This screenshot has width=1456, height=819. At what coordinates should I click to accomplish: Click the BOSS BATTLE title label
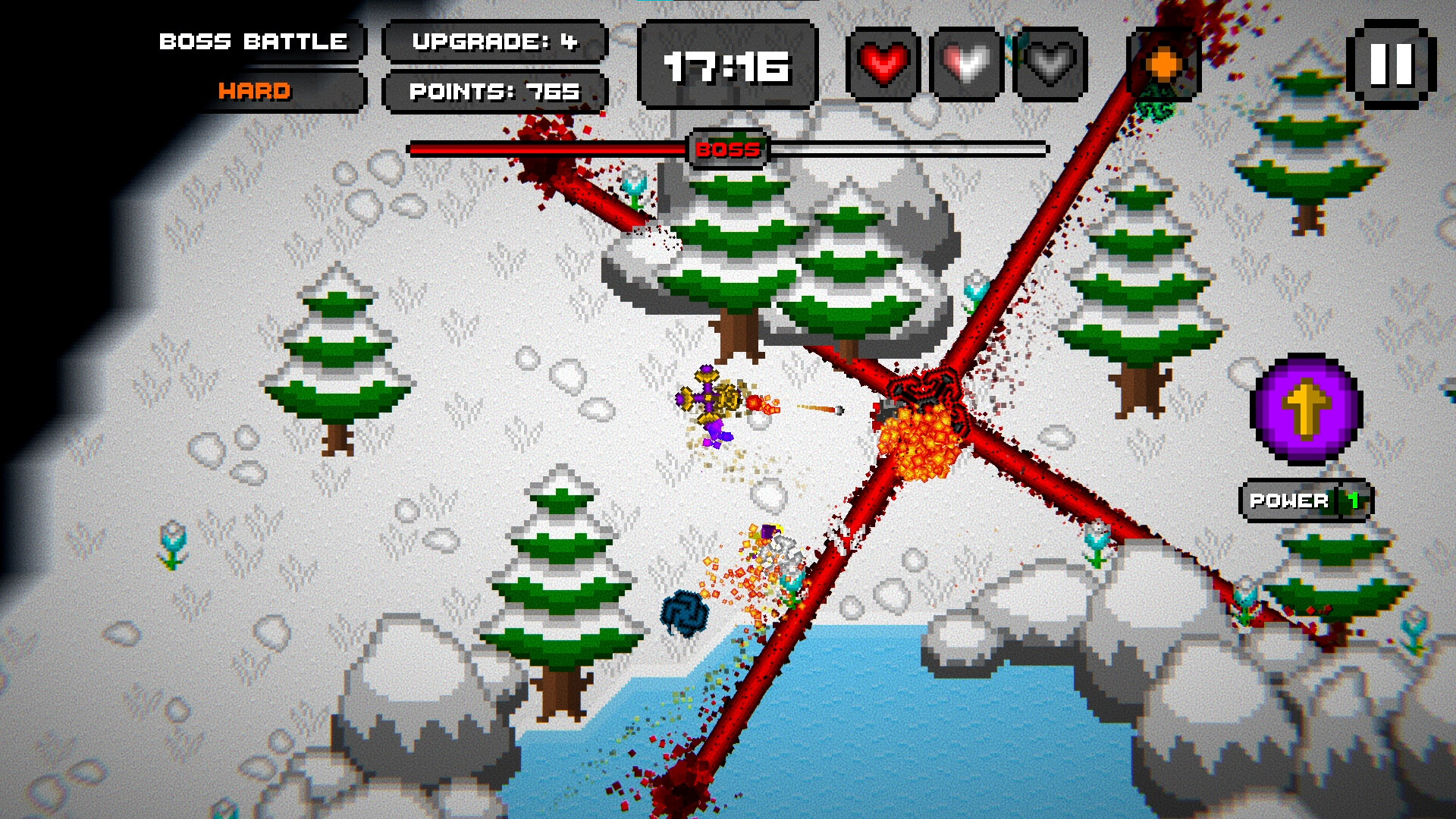click(x=253, y=42)
